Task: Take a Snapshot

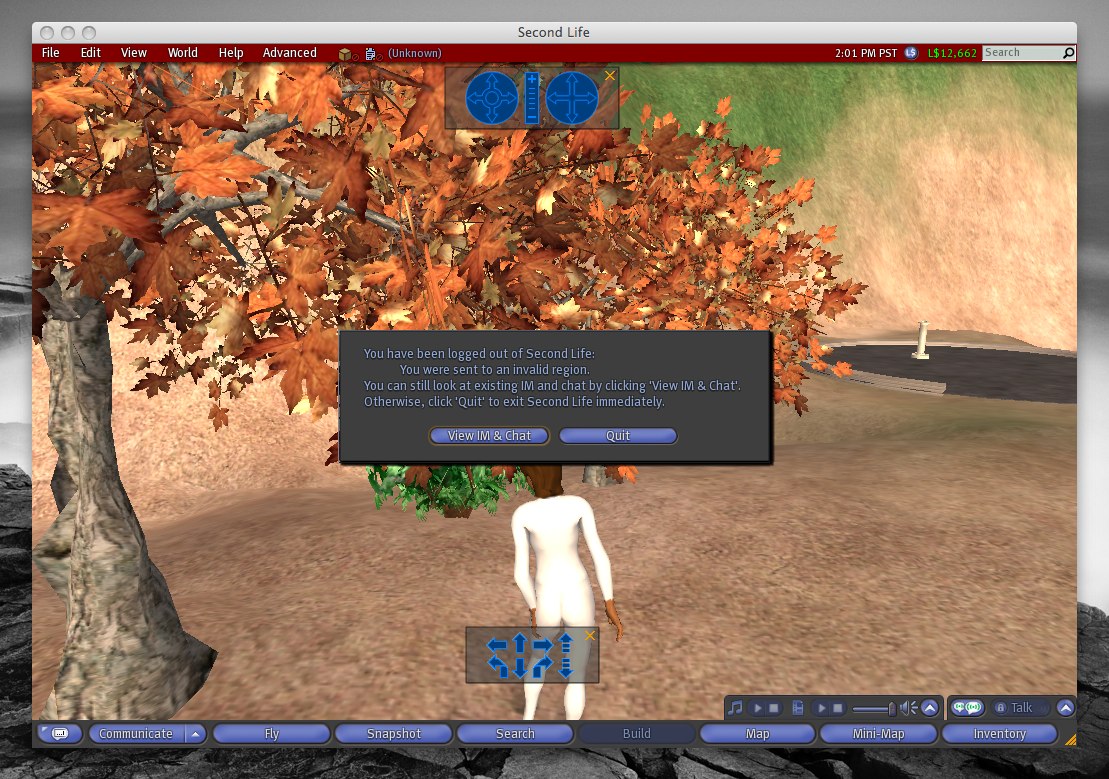Action: [394, 734]
